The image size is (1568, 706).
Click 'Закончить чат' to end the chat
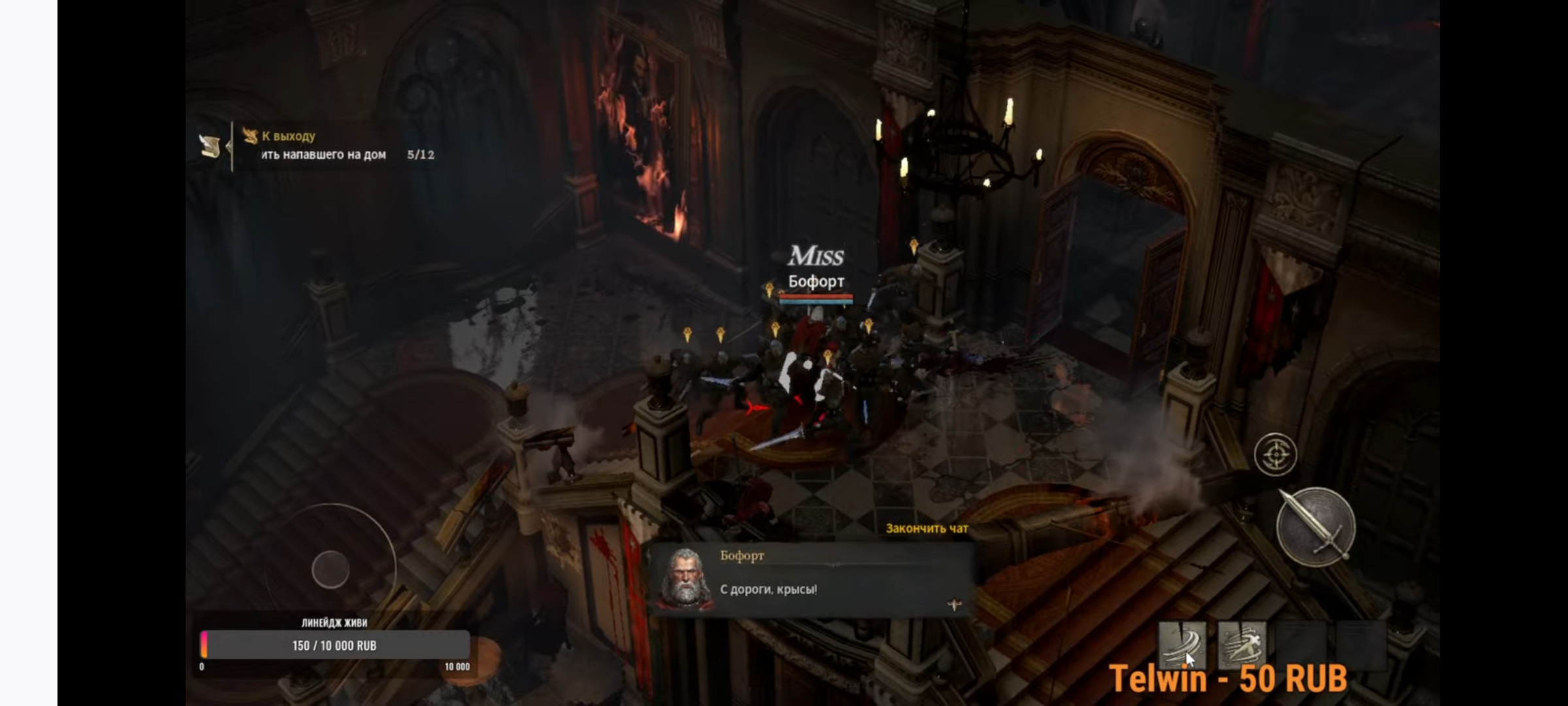point(926,528)
